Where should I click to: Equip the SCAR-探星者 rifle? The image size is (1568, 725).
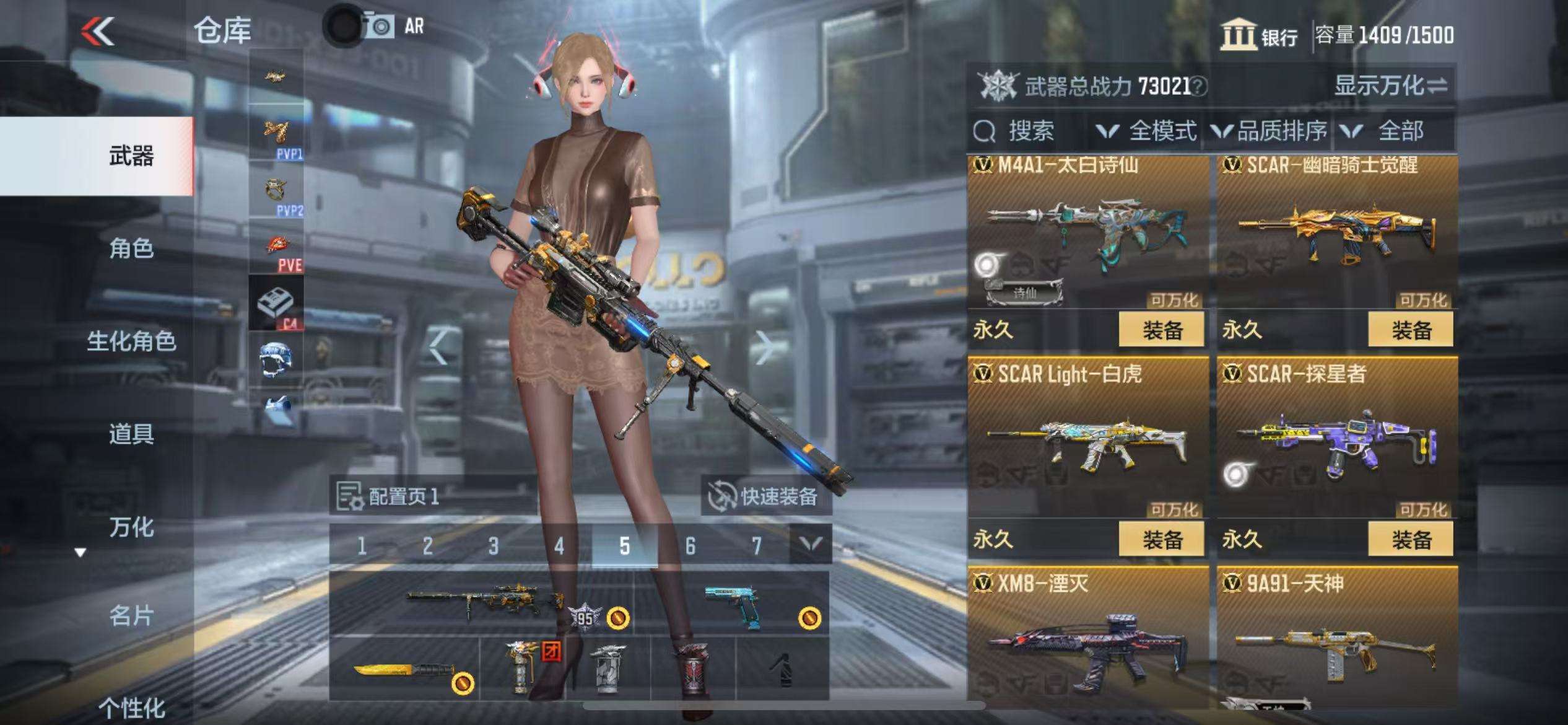(x=1411, y=539)
